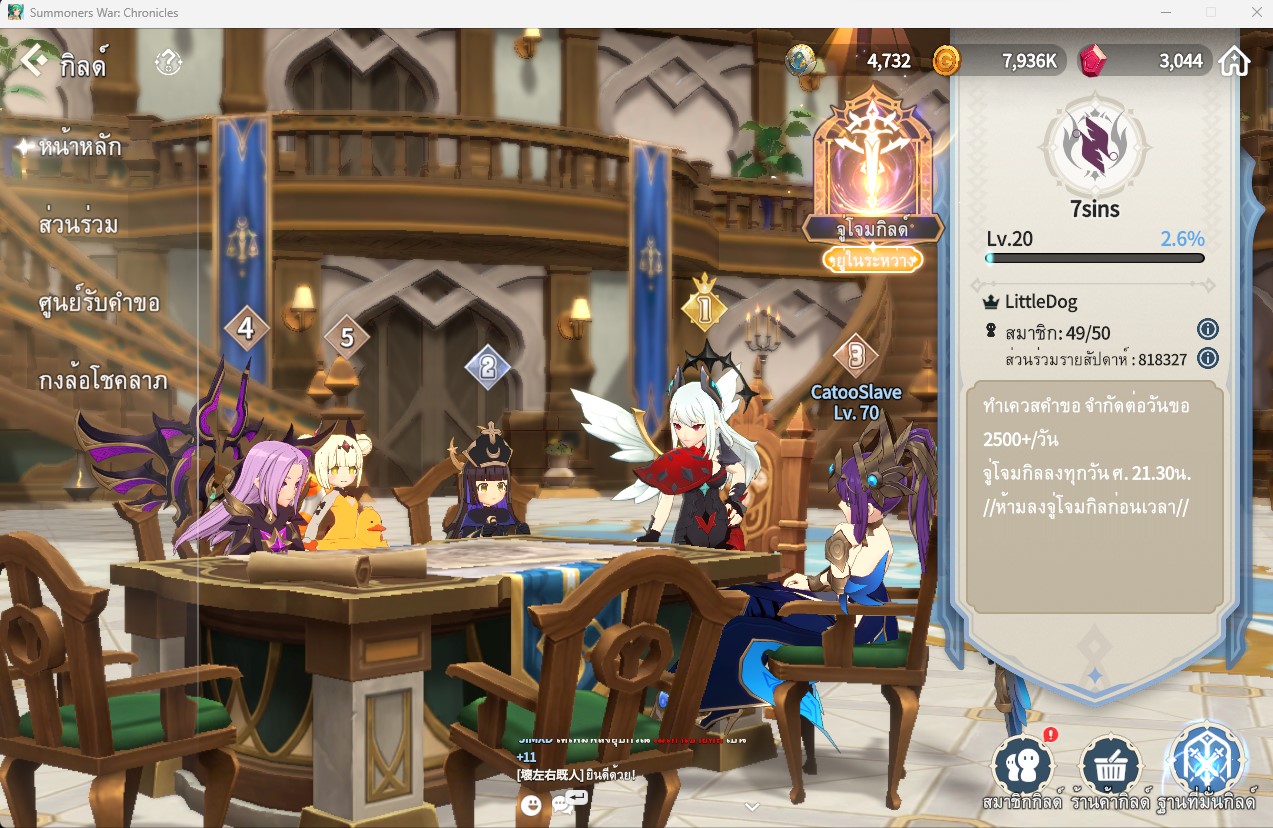Go back using the guild back arrow
The image size is (1273, 828).
(35, 61)
